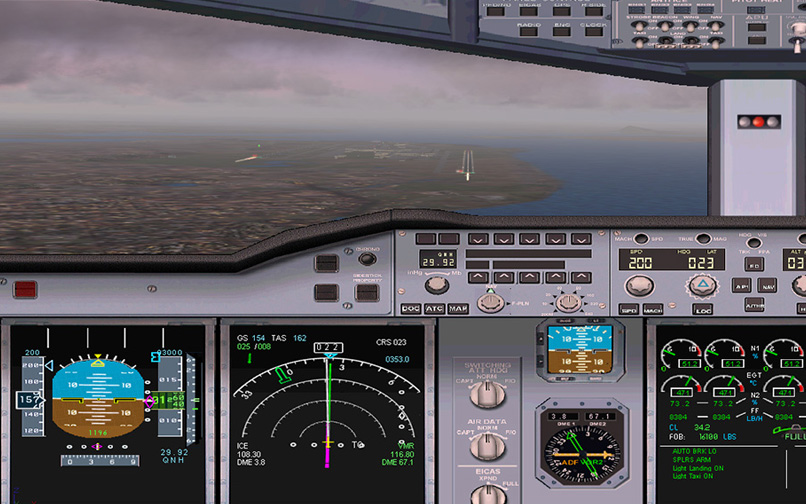Select the SPD mode button

coord(629,310)
